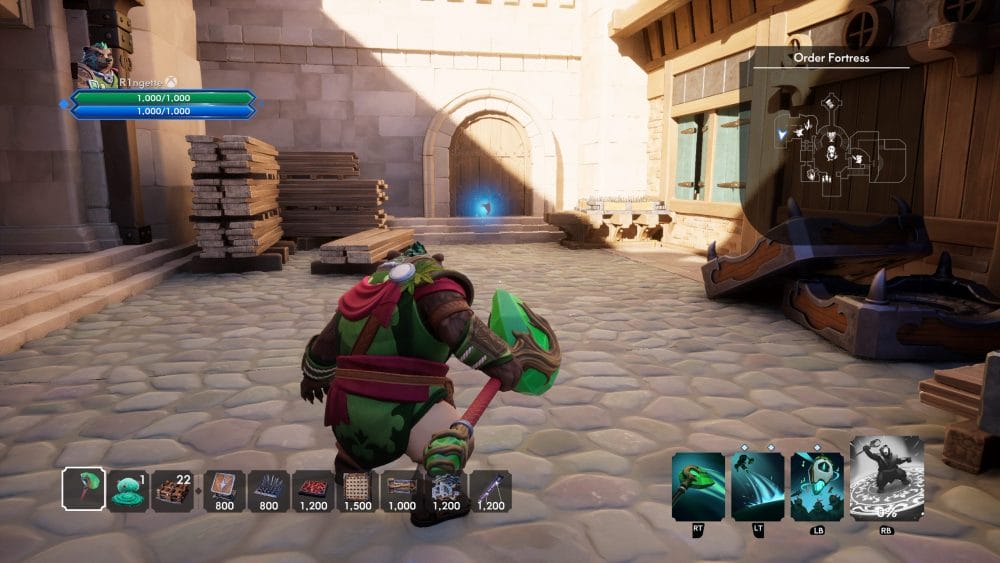
Task: Pick the floor spikes trap slot
Action: pyautogui.click(x=269, y=490)
